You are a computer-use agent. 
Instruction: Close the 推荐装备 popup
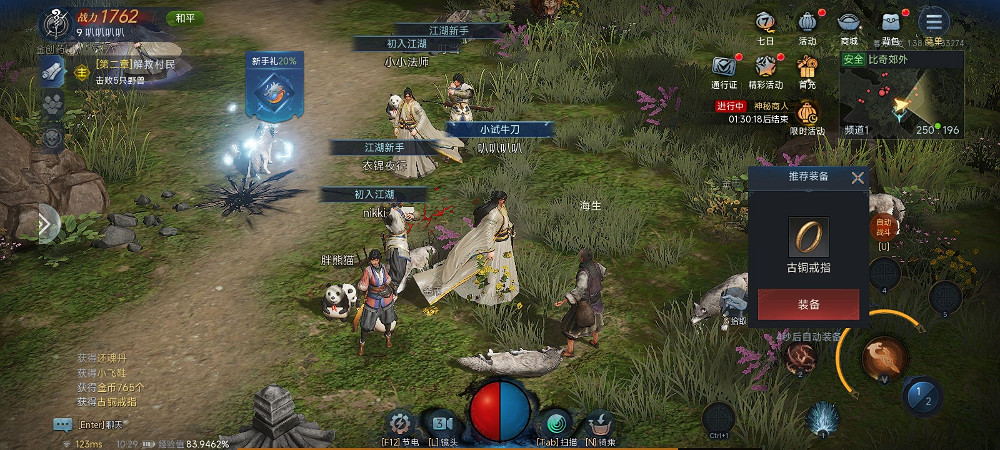[857, 179]
